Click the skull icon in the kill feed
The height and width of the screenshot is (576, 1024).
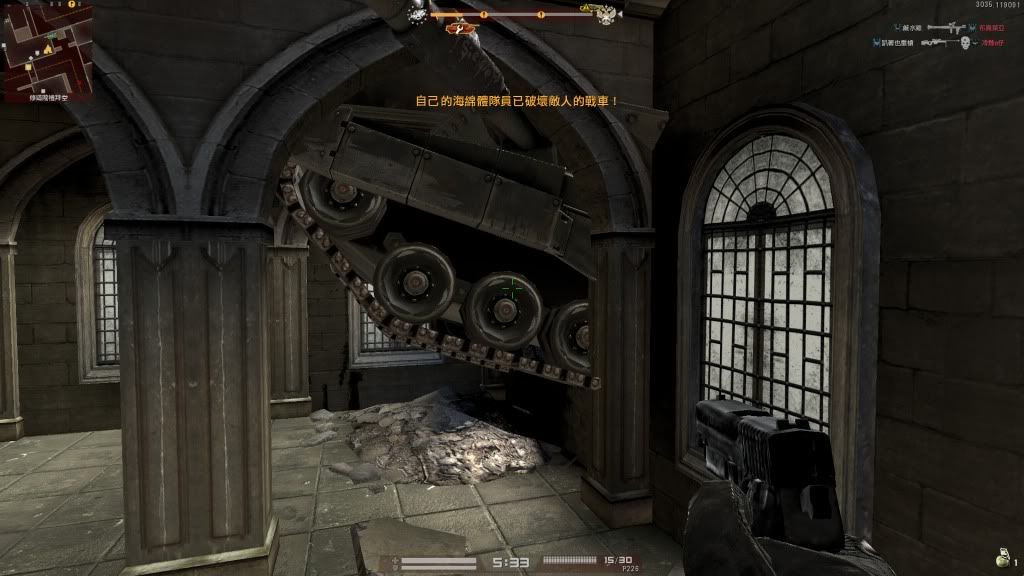pos(965,44)
